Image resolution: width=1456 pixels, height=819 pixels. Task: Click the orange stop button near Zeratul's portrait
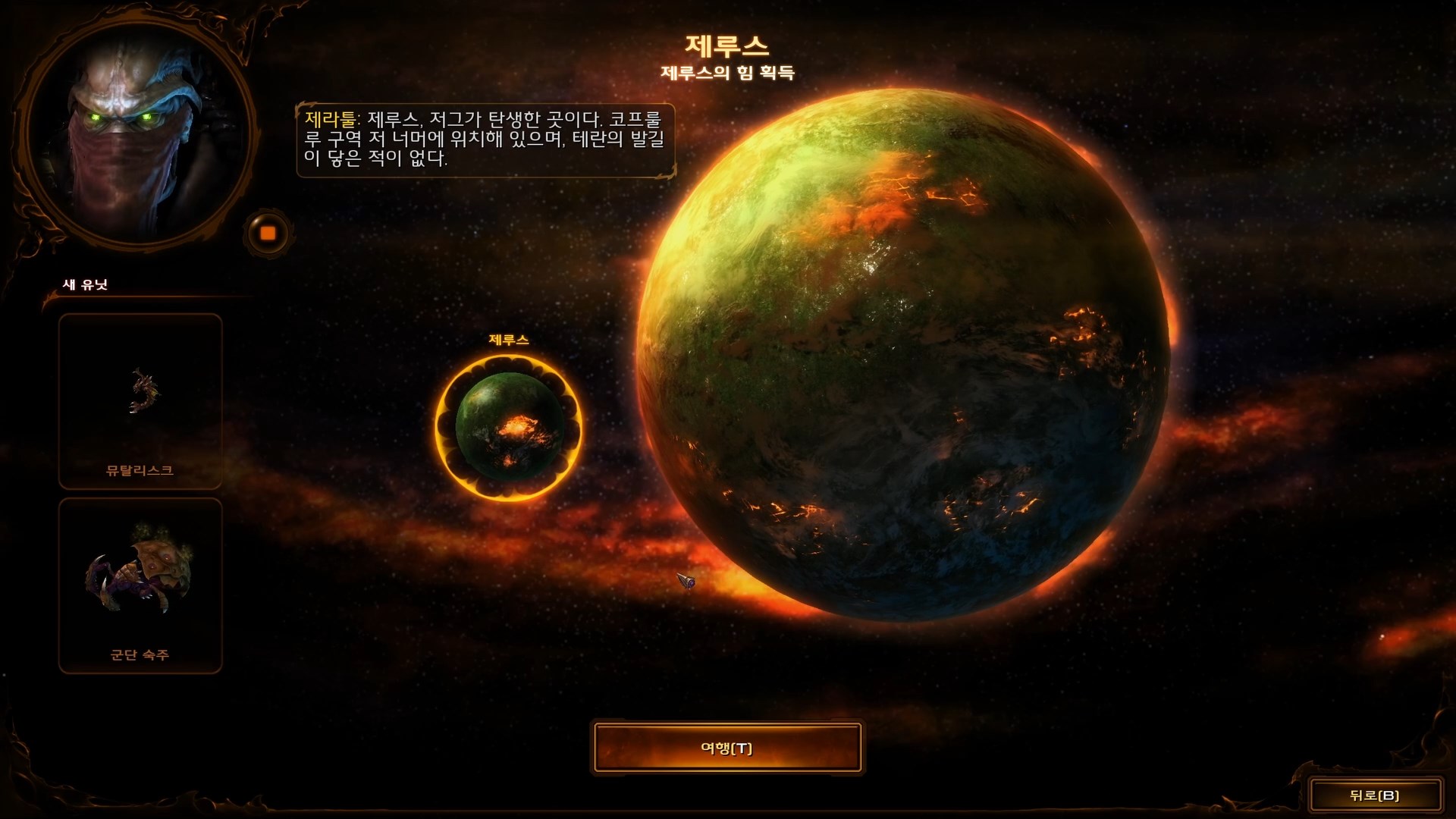tap(267, 231)
